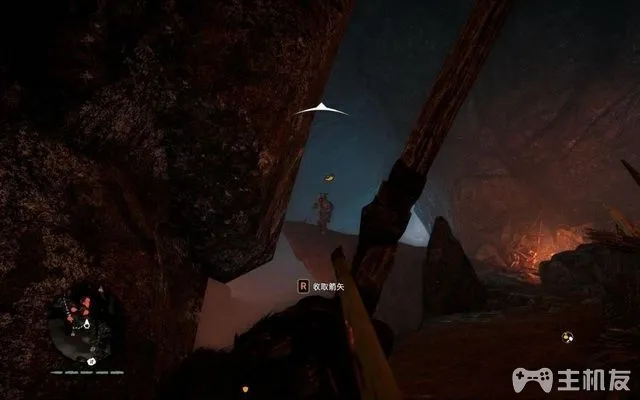The width and height of the screenshot is (640, 400).
Task: Select the yellow enemy marker icon
Action: click(327, 177)
